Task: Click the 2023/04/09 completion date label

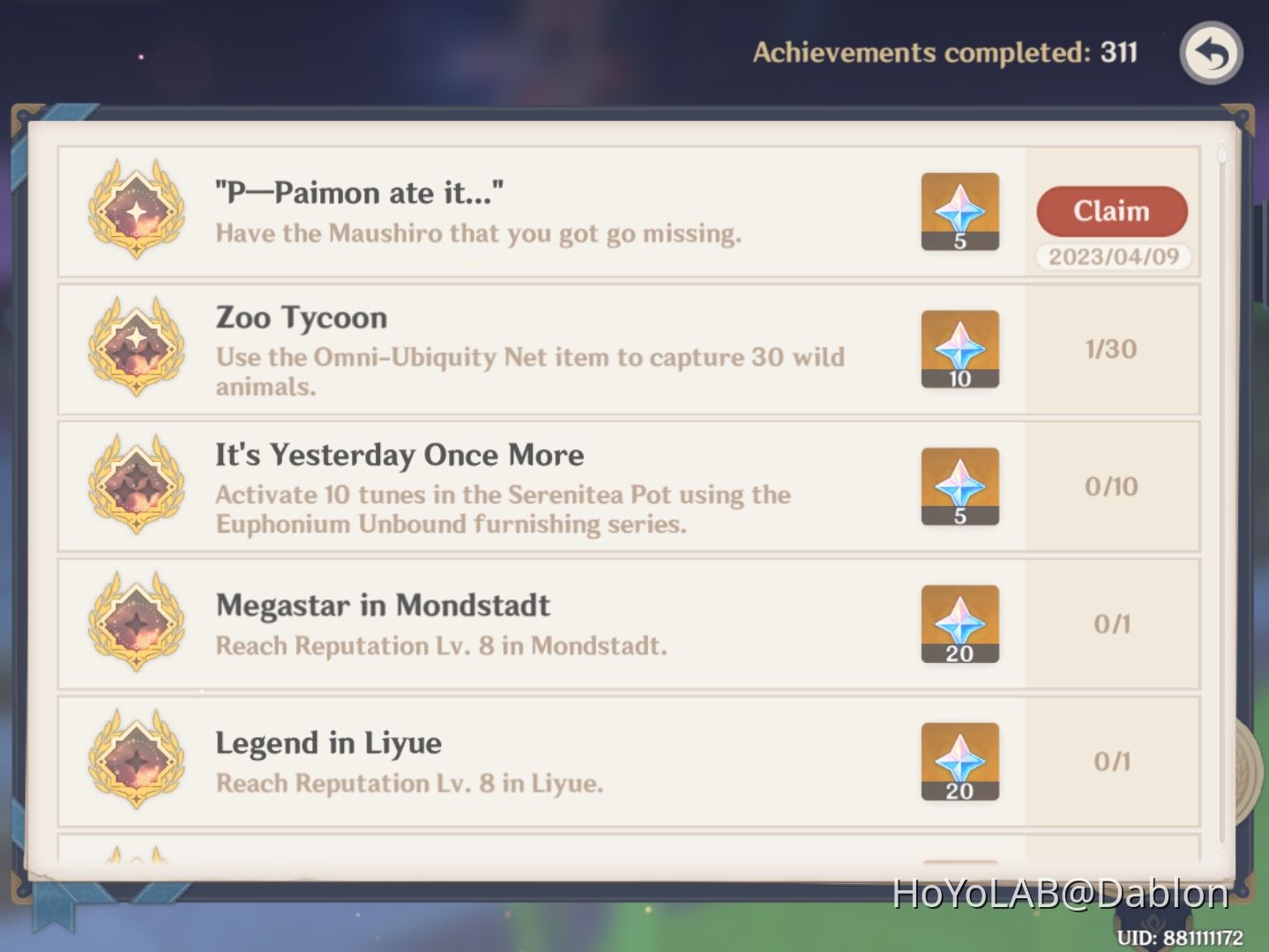Action: click(x=1113, y=257)
